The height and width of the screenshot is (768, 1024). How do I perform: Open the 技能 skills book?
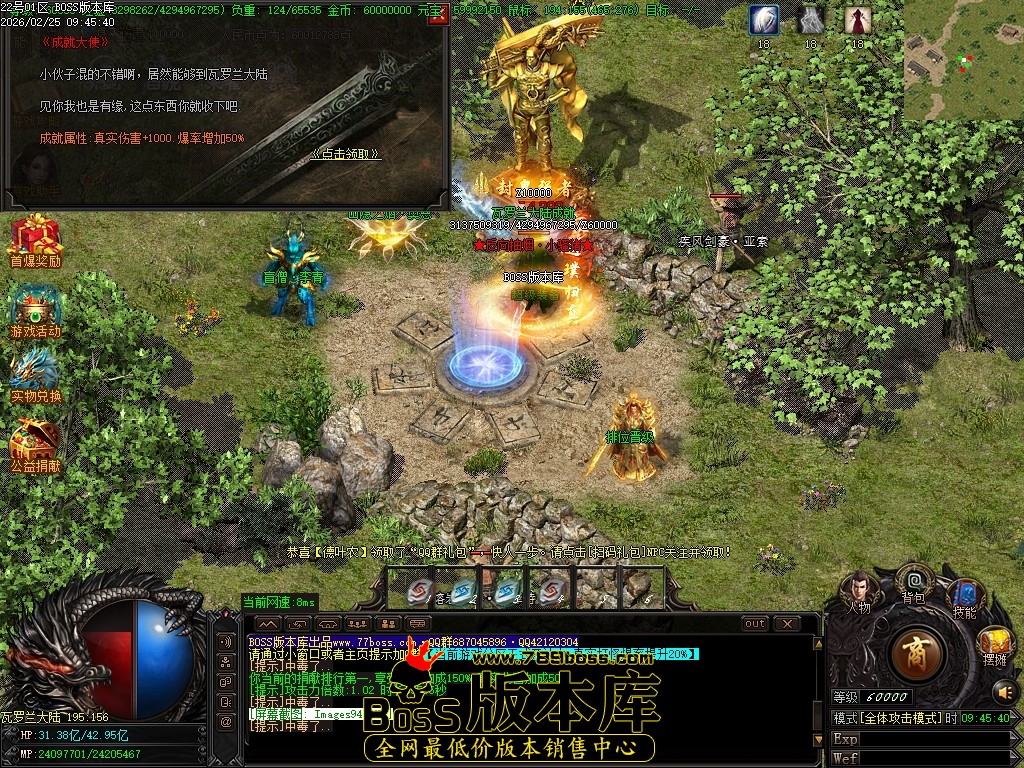[x=964, y=597]
